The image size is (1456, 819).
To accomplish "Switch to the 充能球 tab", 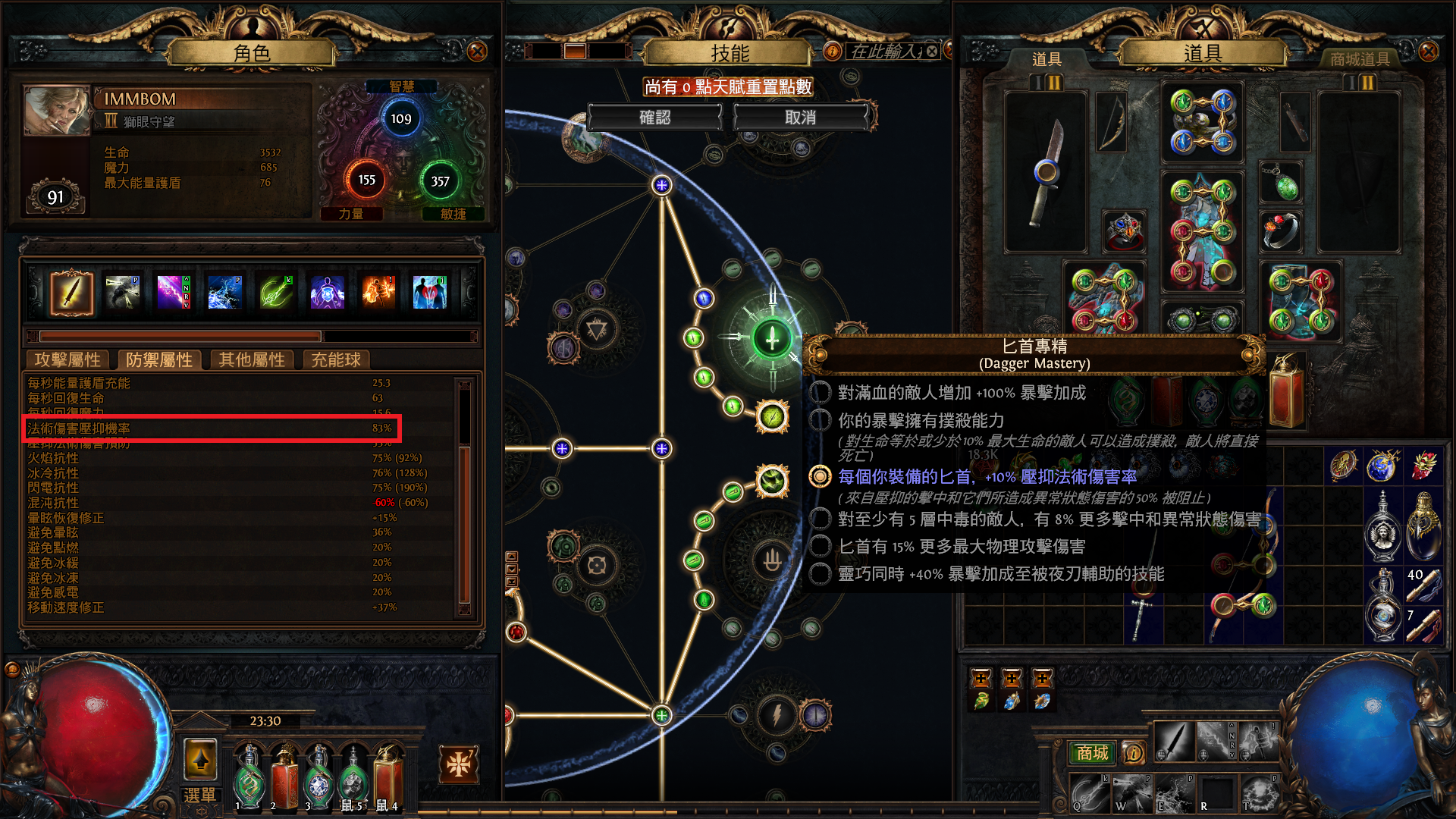I will coord(336,360).
